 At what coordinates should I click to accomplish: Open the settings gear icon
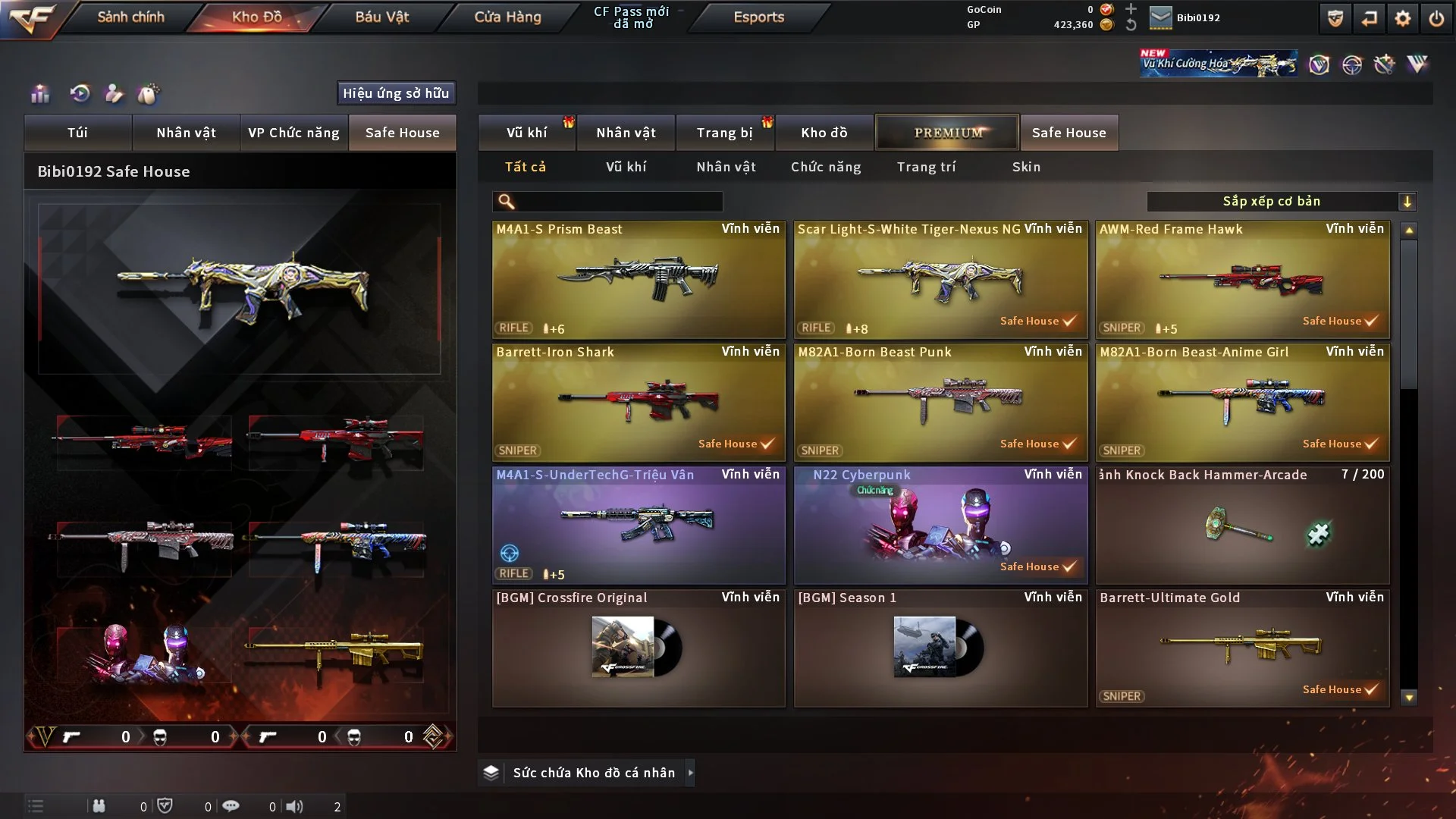point(1403,18)
